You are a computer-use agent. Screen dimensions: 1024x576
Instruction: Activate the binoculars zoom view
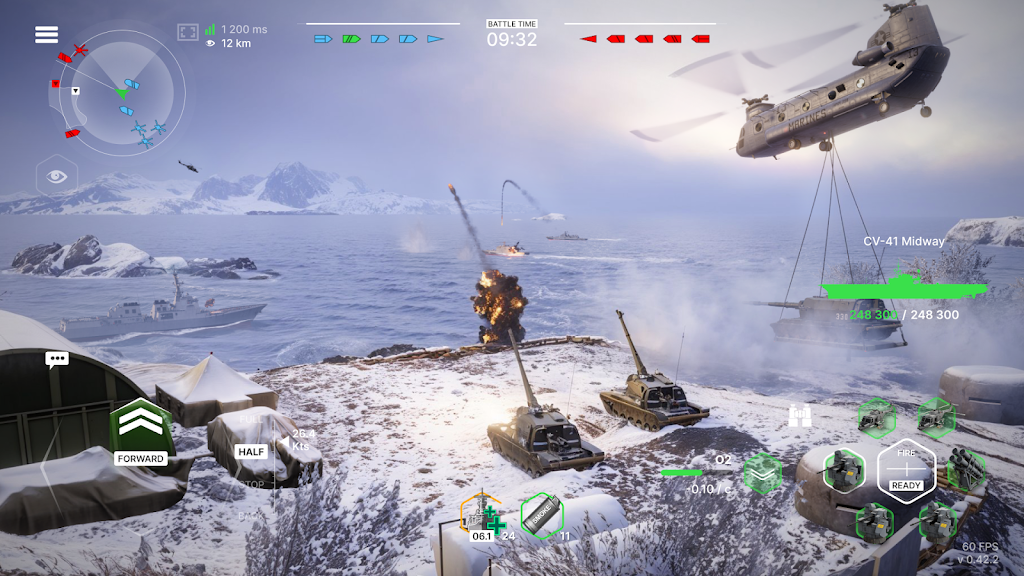pyautogui.click(x=799, y=417)
